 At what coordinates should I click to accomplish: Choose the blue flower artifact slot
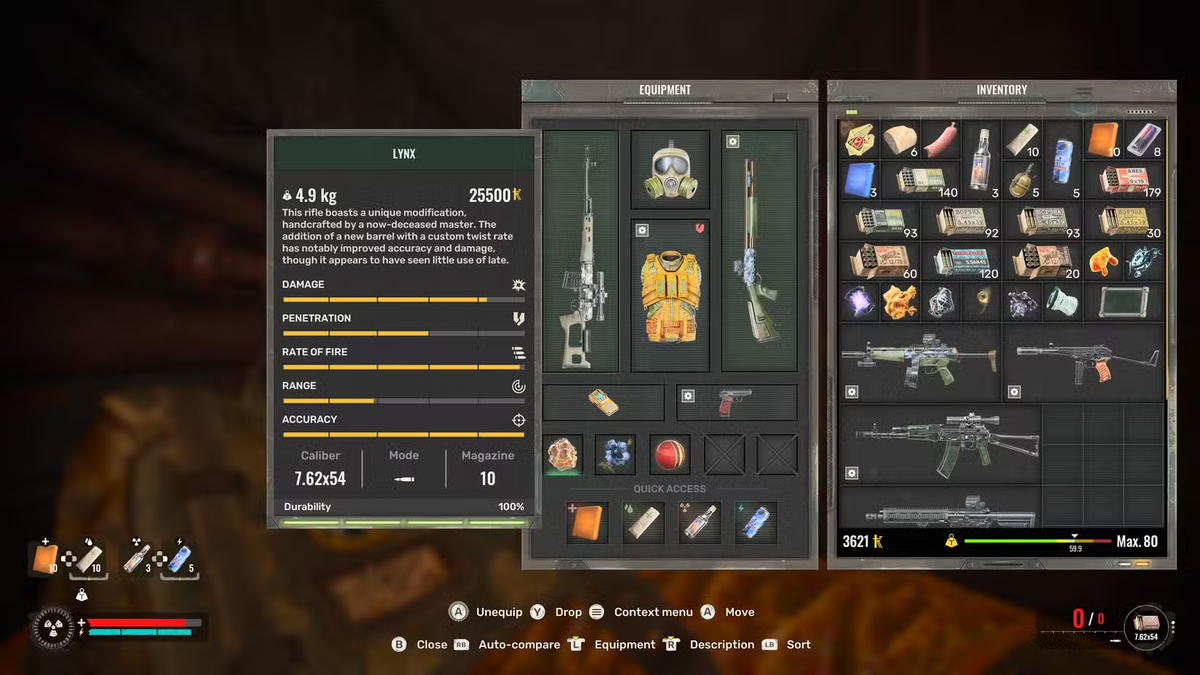(x=615, y=454)
